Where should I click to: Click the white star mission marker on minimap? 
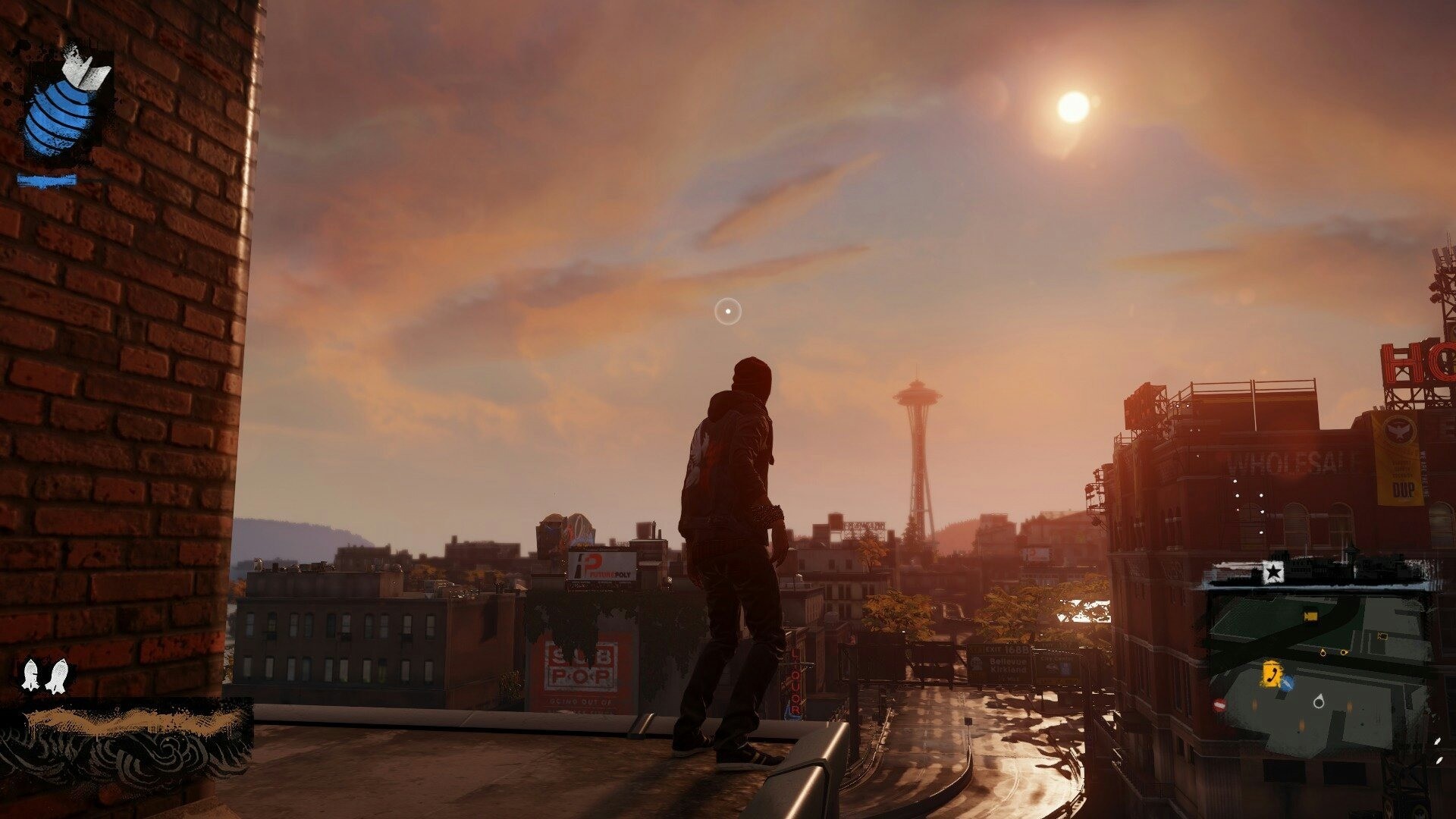pyautogui.click(x=1273, y=573)
